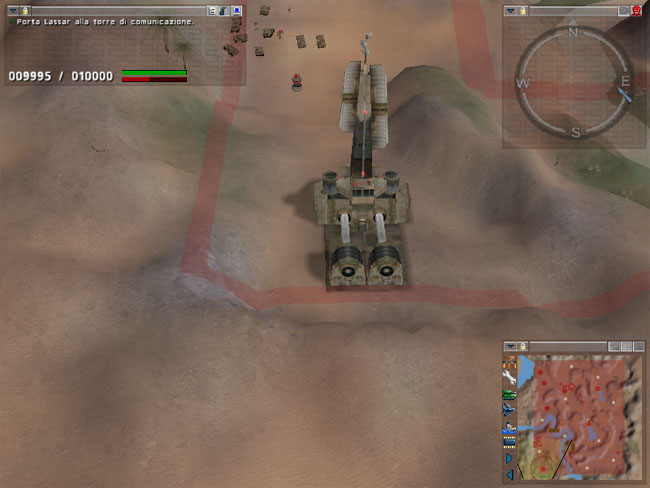Click the tactical minimap terrain view

click(580, 416)
